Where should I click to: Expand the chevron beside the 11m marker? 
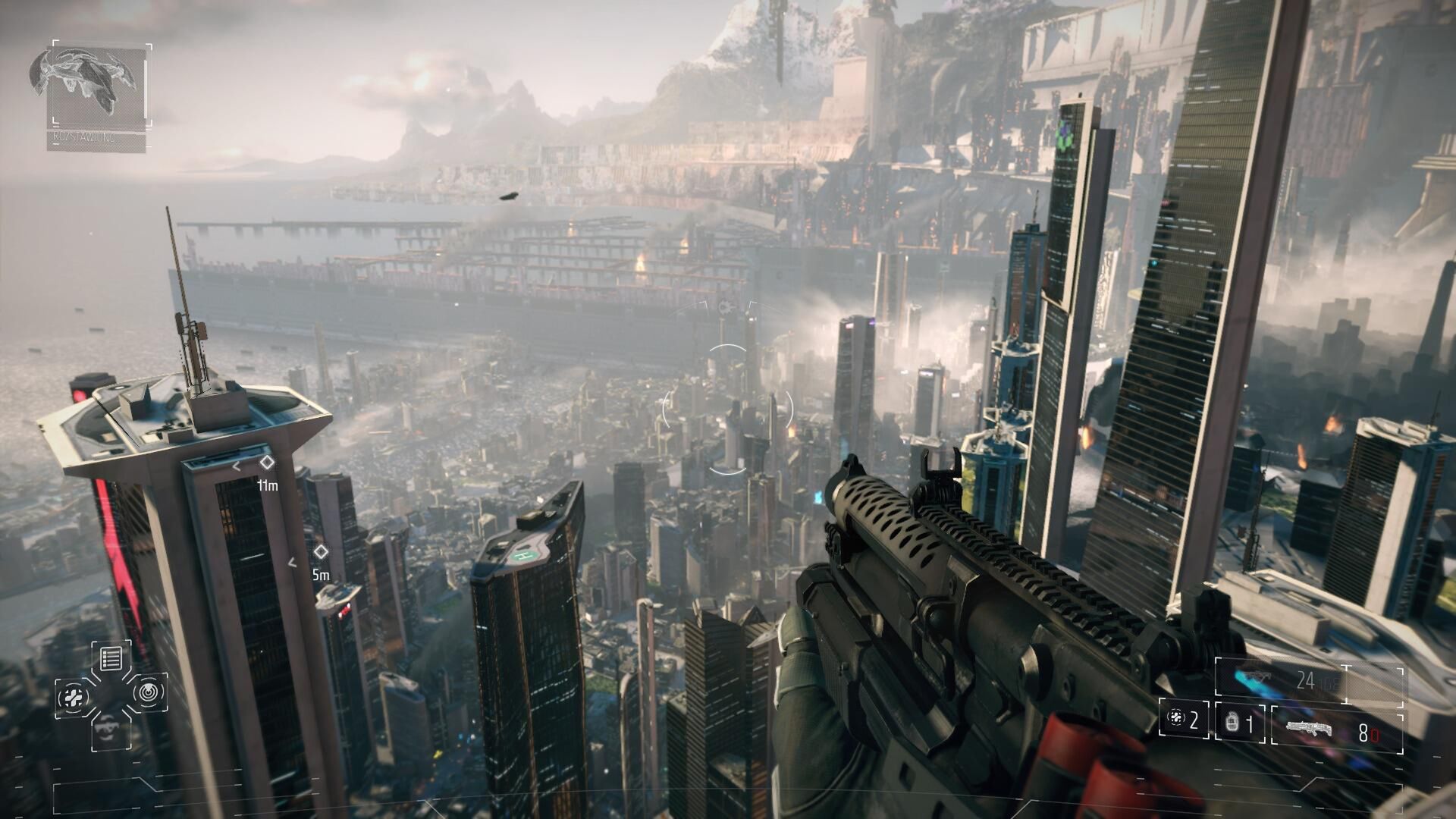point(236,466)
